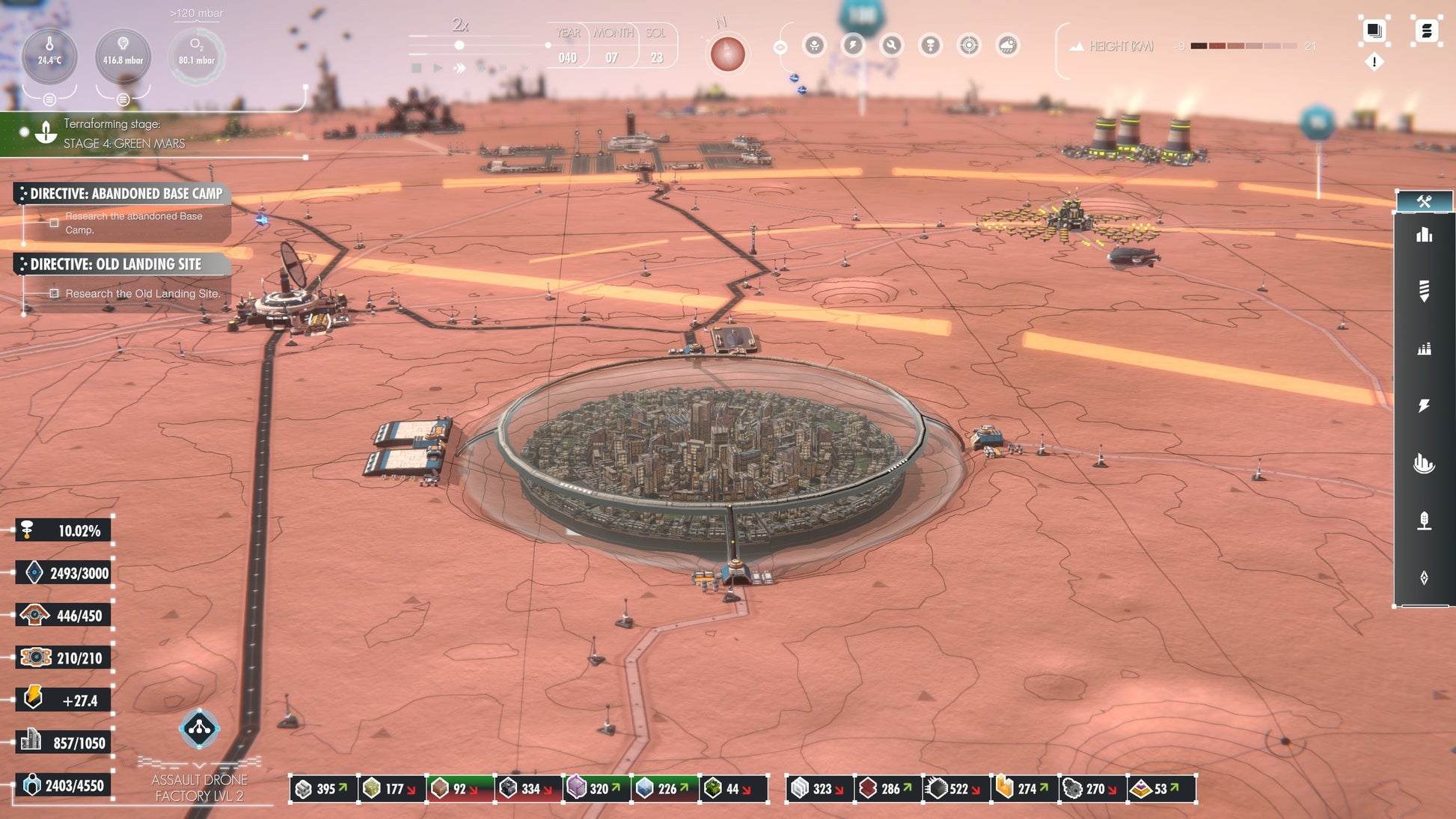Image resolution: width=1456 pixels, height=819 pixels.
Task: Select the domed city terraforming category icon
Action: click(x=1424, y=464)
